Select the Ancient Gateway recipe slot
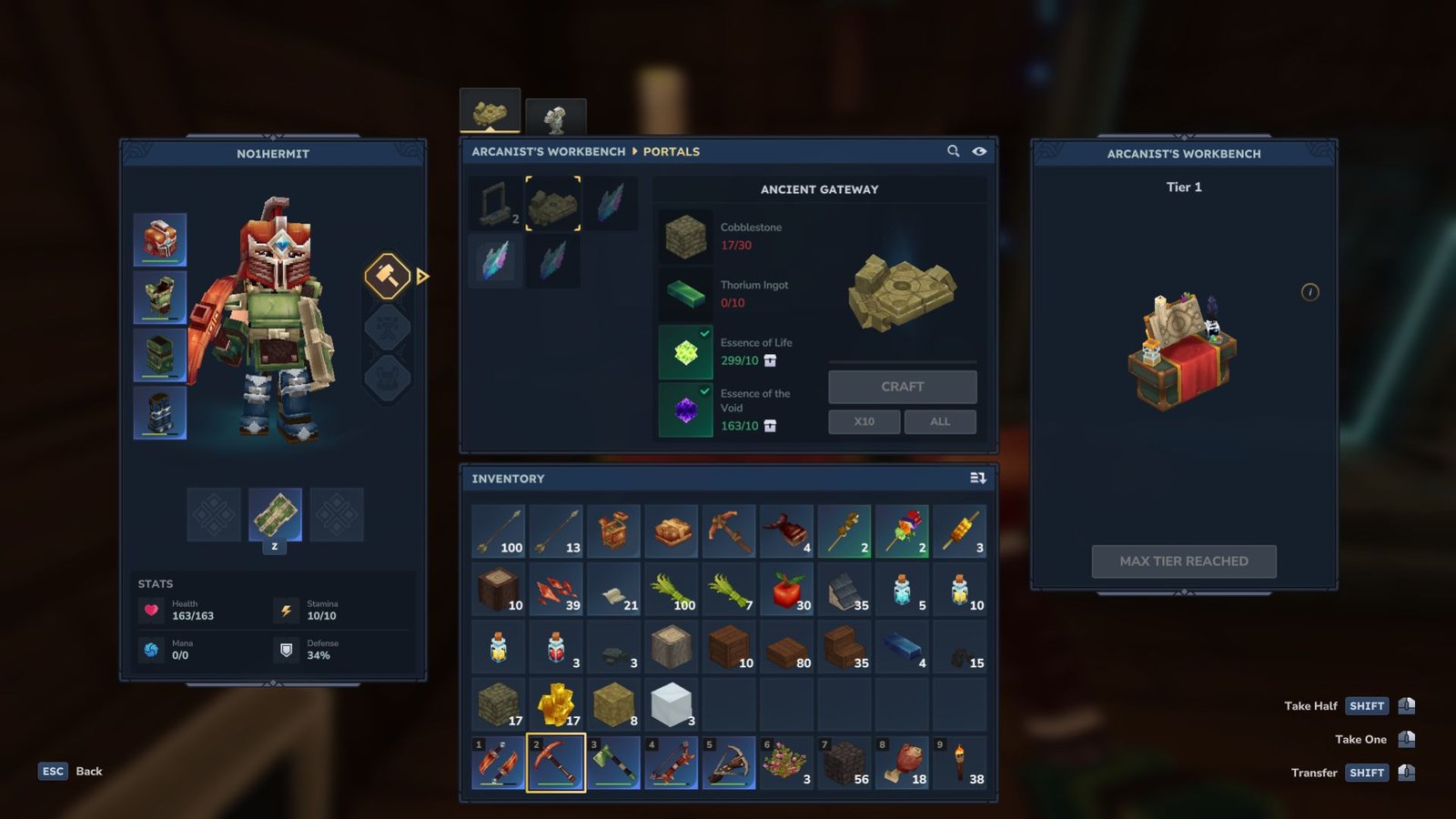The image size is (1456, 819). [x=552, y=203]
